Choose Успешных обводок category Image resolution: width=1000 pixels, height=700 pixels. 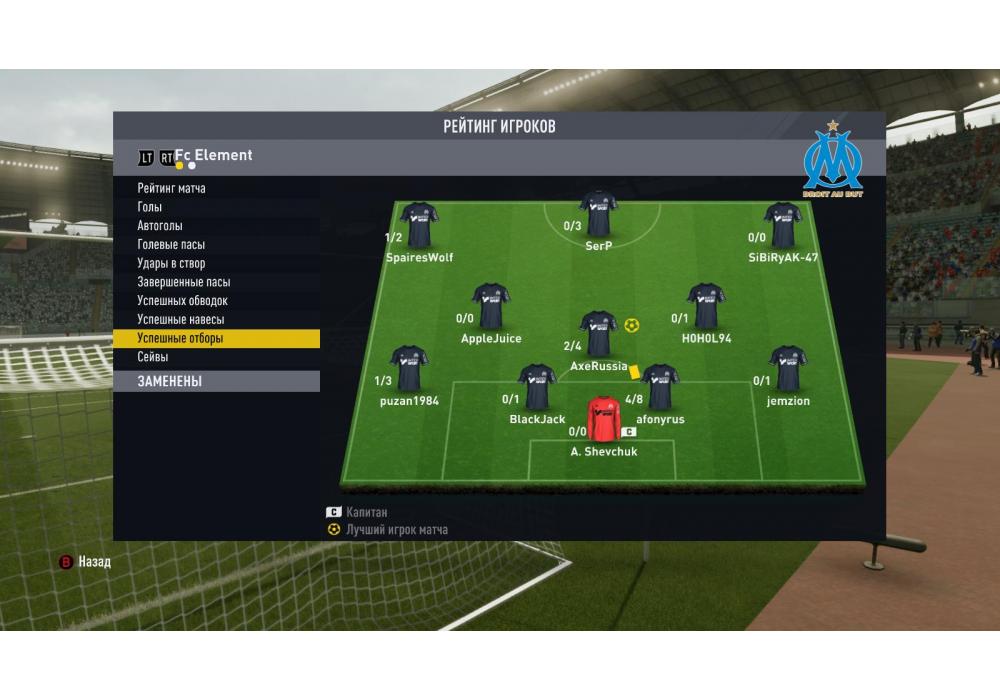[x=183, y=301]
